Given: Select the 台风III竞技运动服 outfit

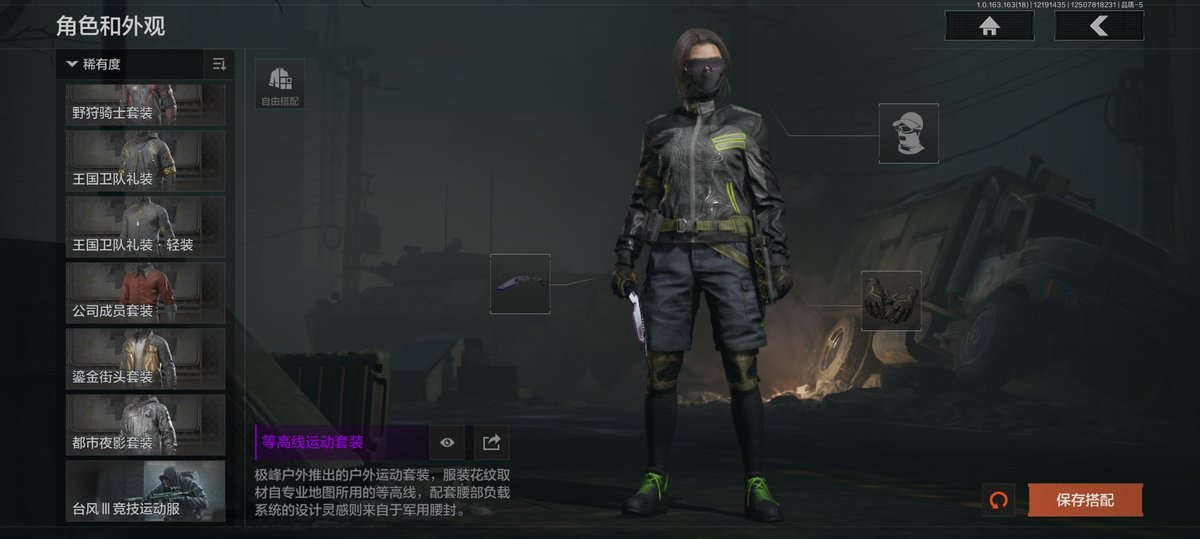Looking at the screenshot, I should tap(145, 490).
